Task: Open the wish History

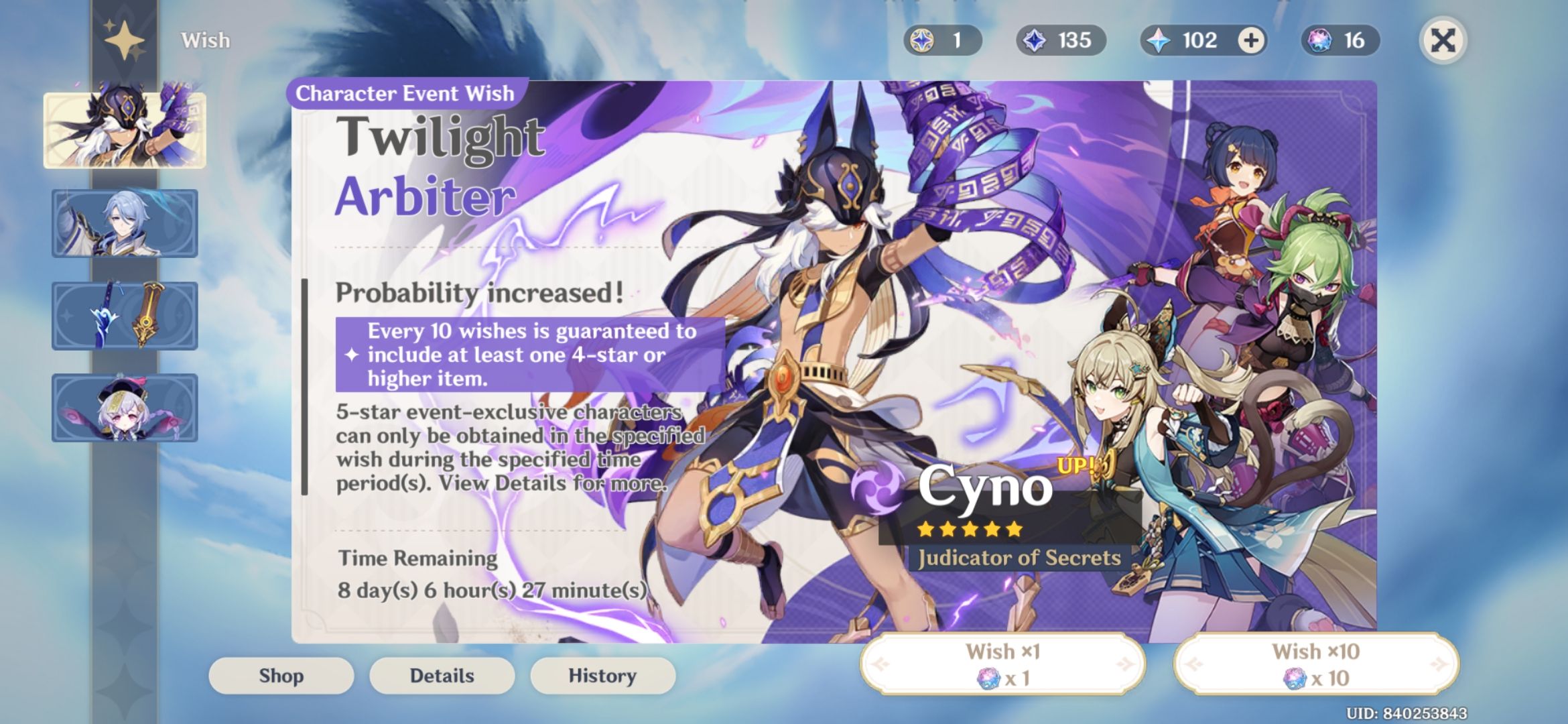Action: coord(602,676)
